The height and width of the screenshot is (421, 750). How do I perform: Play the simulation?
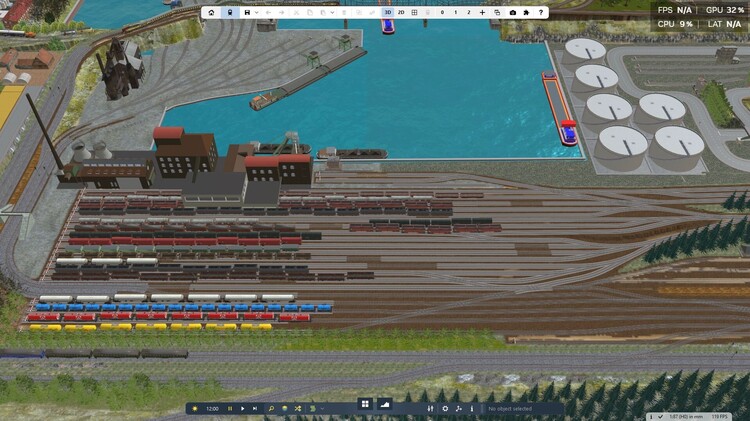point(242,408)
